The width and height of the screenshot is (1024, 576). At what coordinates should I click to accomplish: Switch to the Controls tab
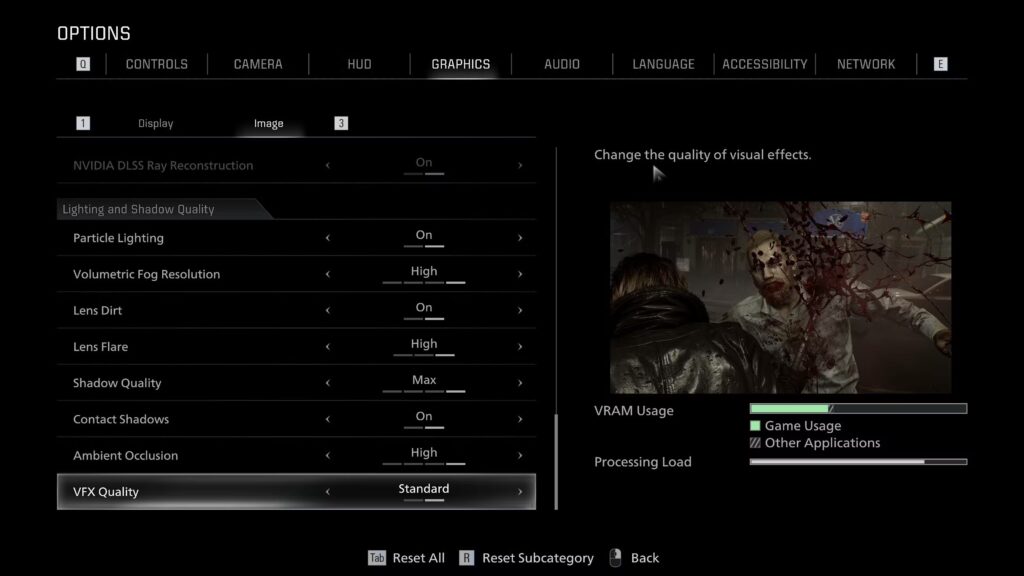[156, 64]
